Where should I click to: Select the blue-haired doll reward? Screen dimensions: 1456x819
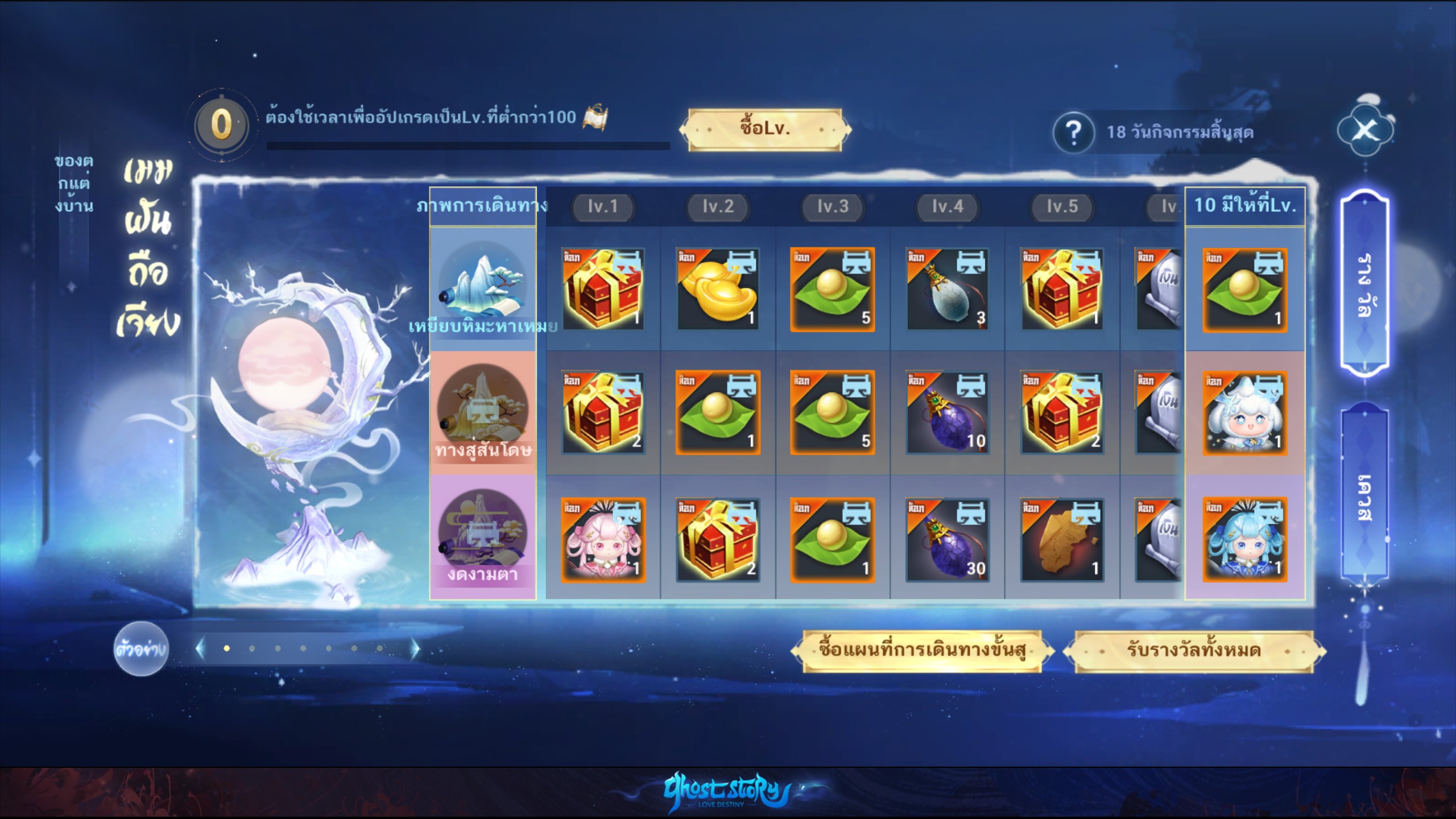click(1244, 540)
